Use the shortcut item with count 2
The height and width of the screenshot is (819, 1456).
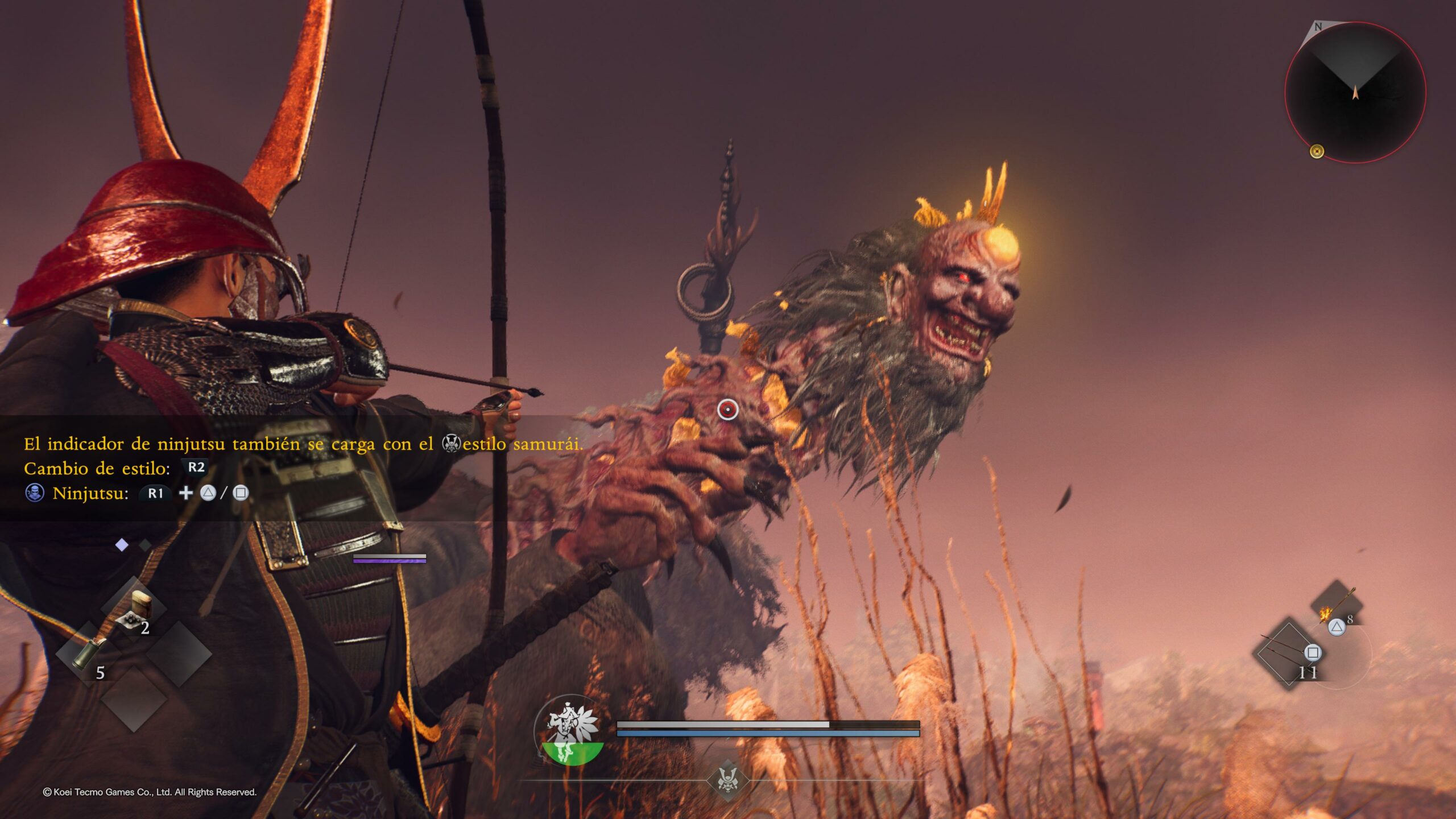pyautogui.click(x=134, y=610)
